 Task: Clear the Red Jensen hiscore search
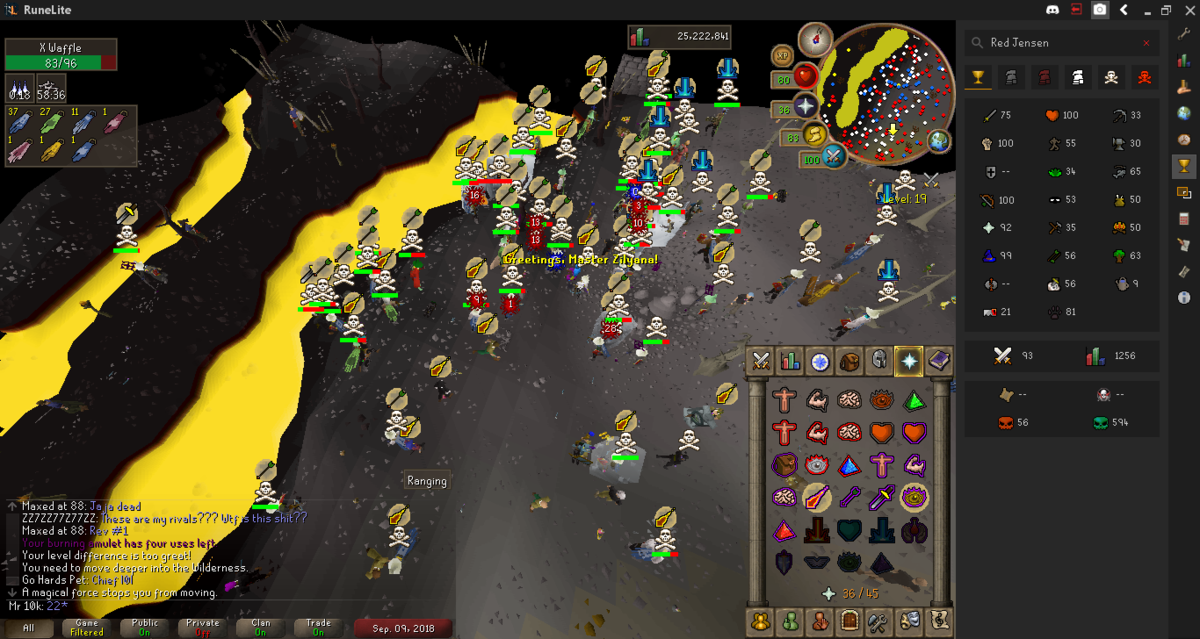1146,43
